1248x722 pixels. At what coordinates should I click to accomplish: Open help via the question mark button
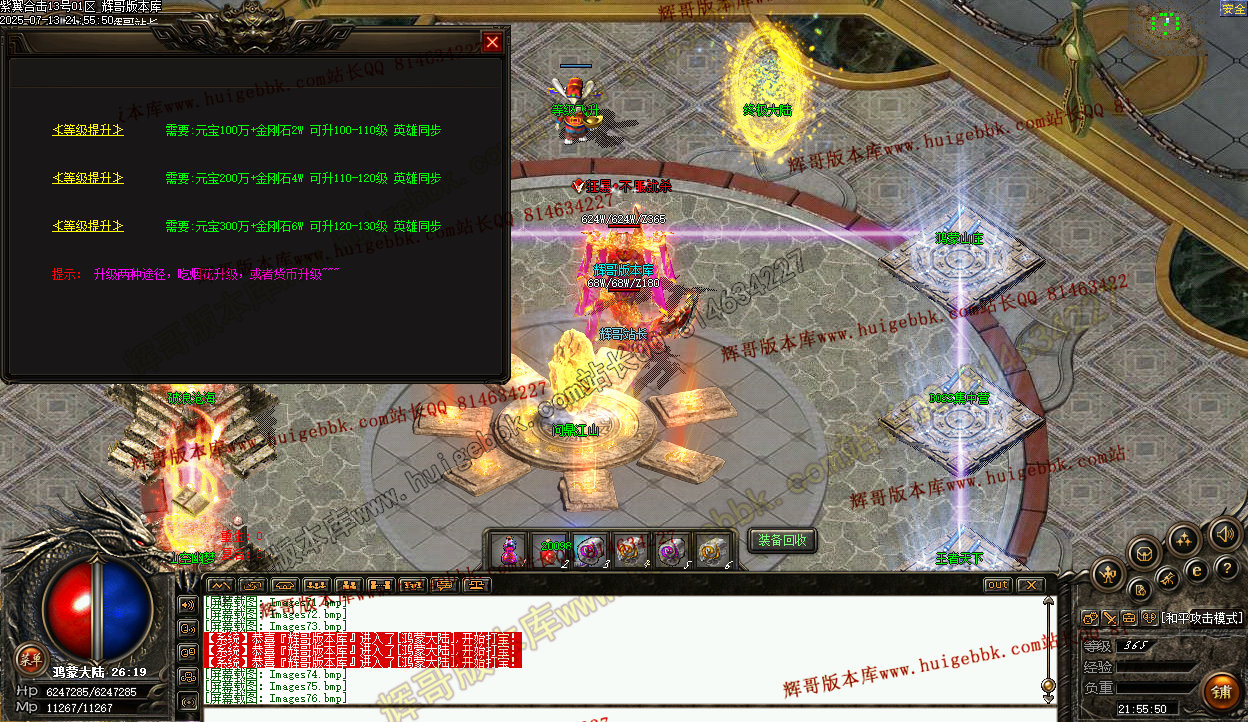tap(1228, 568)
